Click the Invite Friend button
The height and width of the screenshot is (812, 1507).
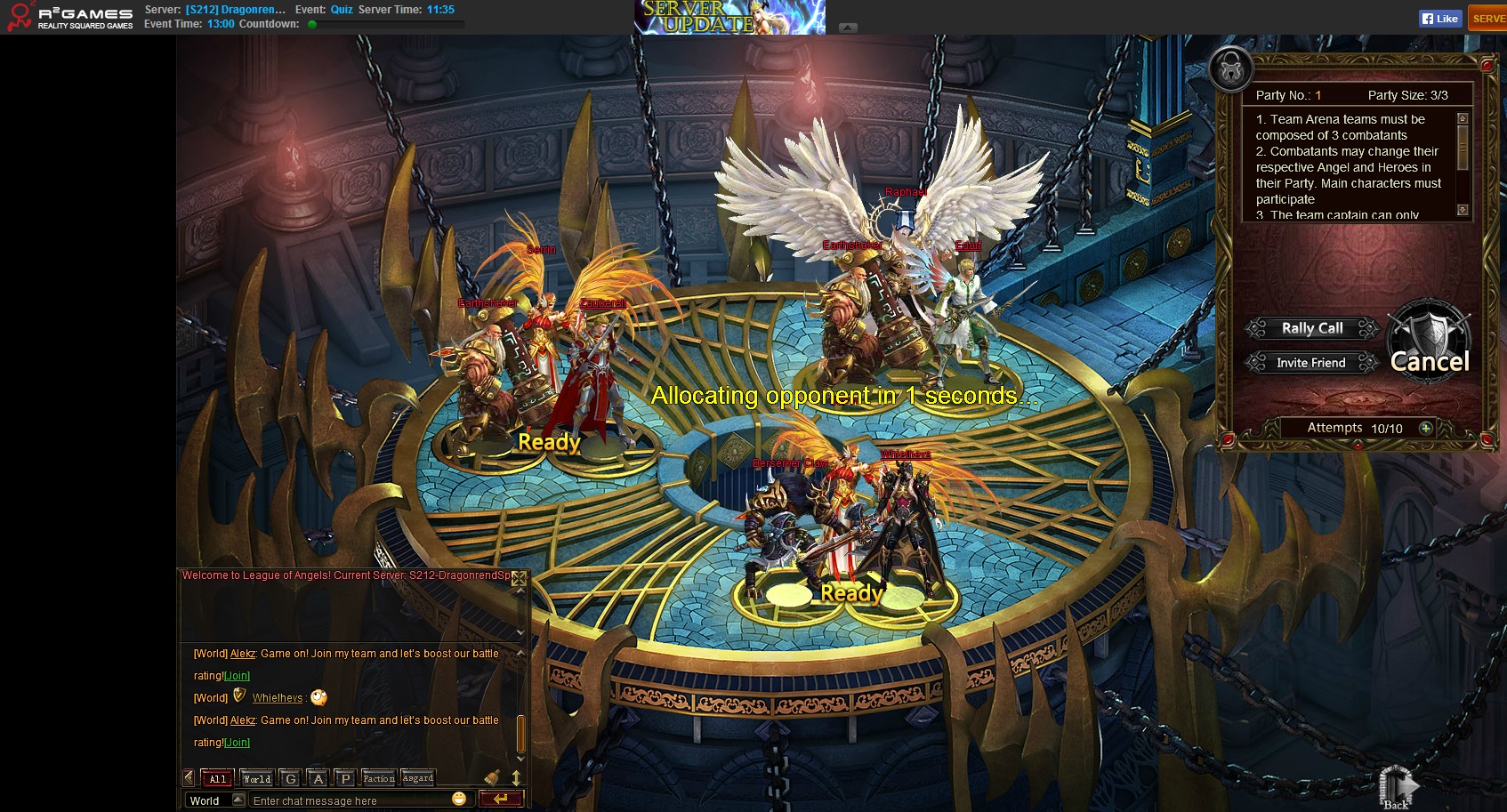1310,363
